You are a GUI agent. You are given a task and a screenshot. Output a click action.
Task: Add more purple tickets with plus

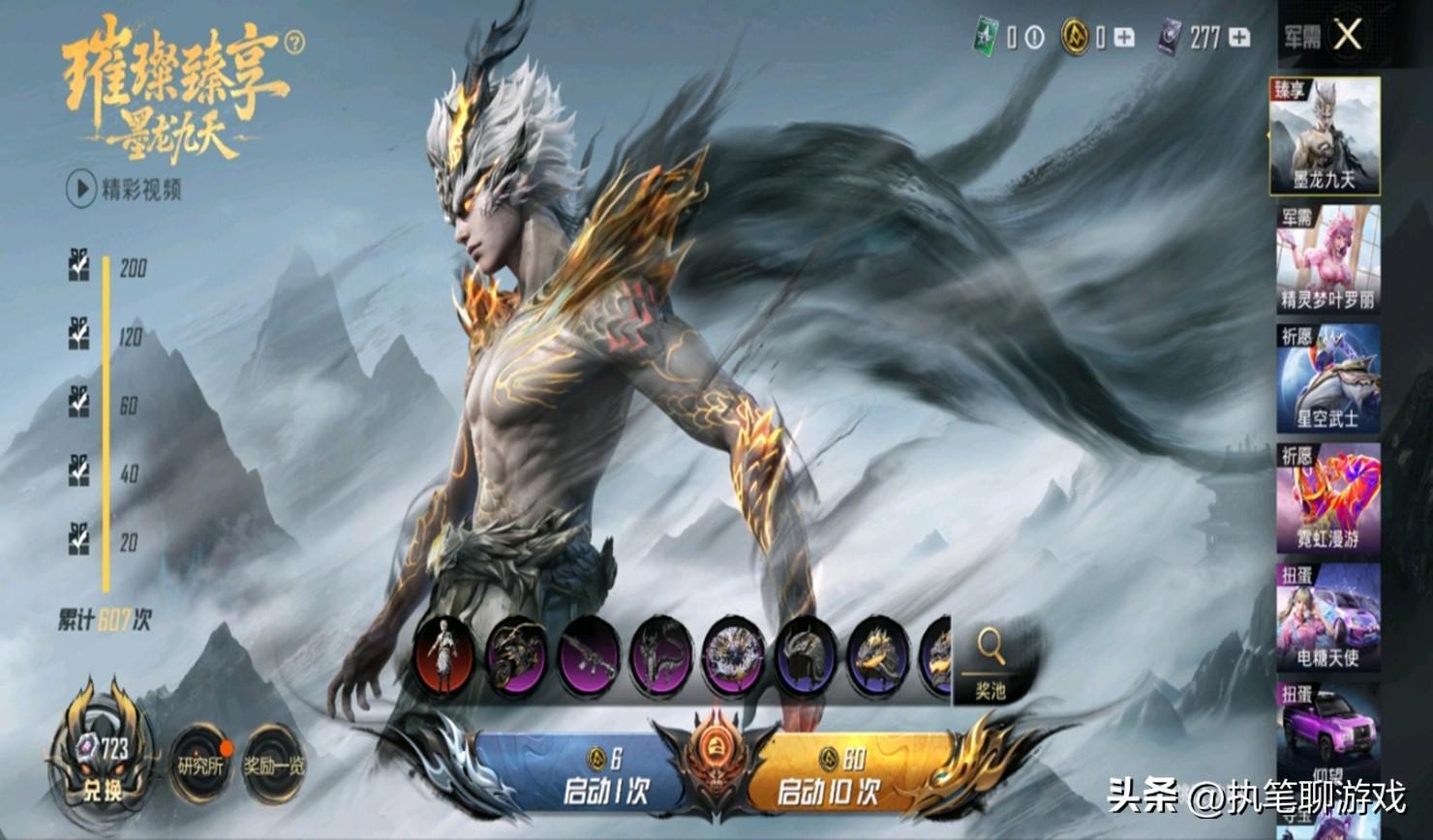click(1238, 38)
